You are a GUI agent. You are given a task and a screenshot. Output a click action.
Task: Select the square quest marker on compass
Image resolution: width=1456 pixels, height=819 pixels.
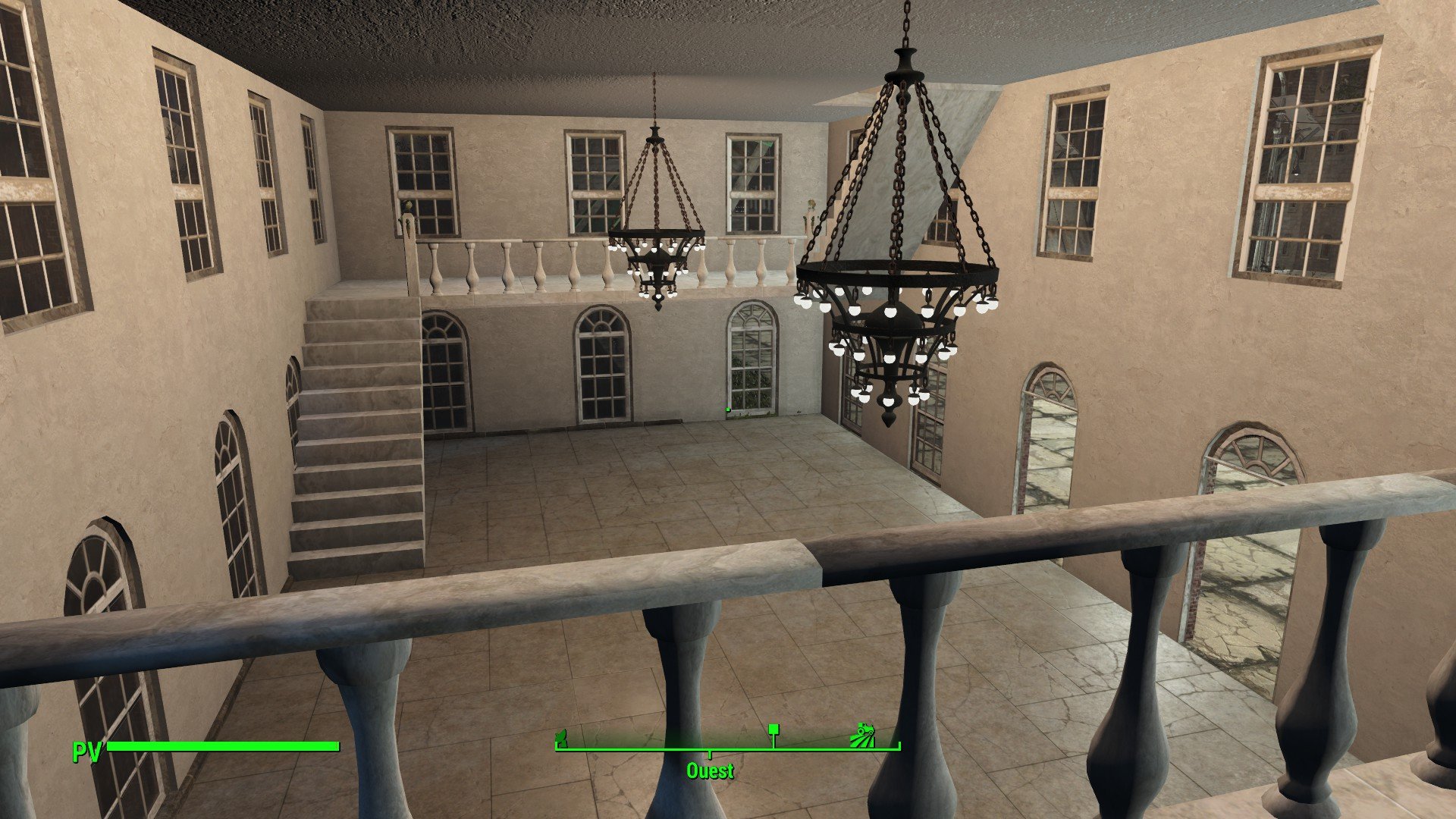(773, 730)
